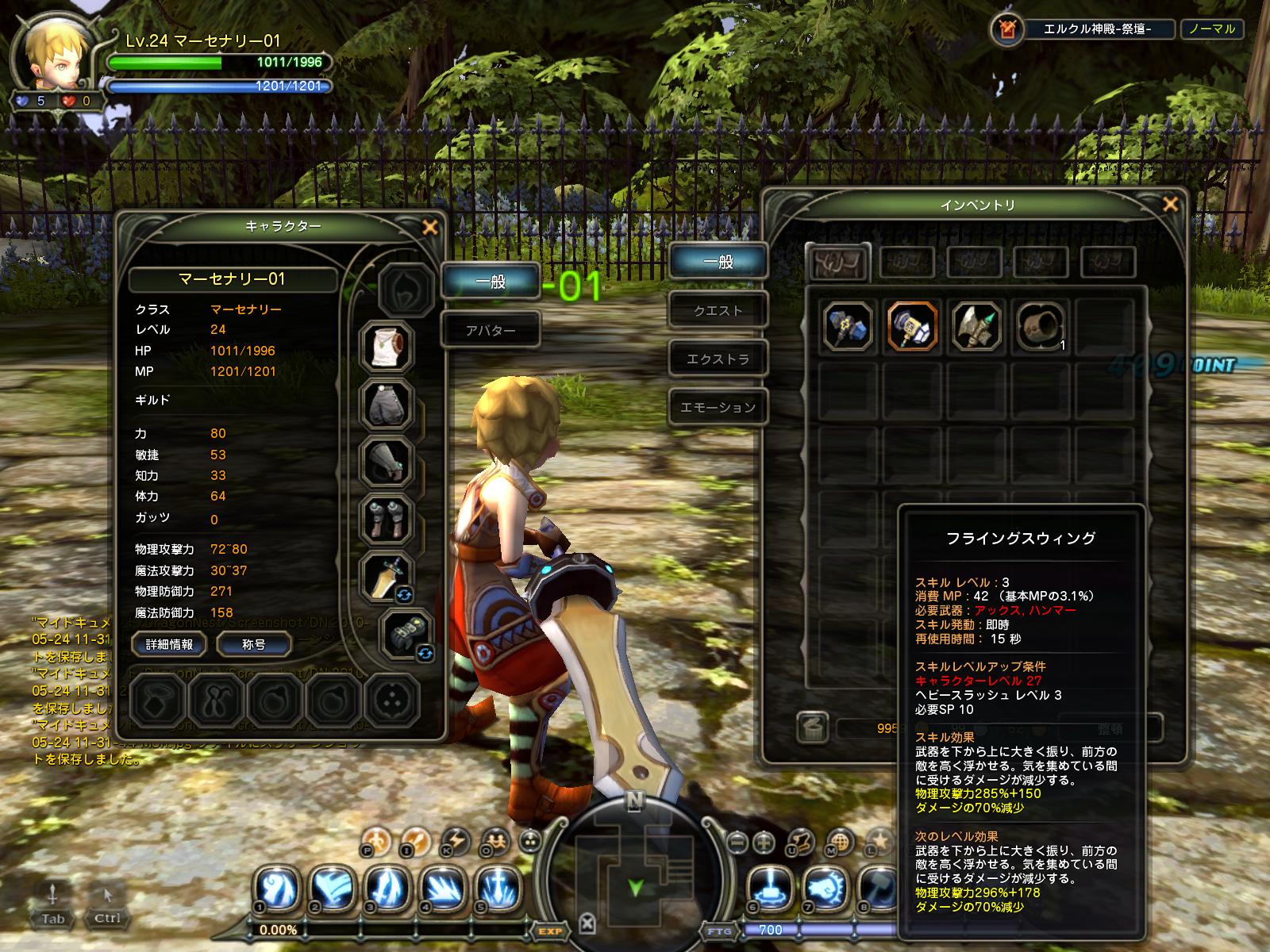The image size is (1270, 952).
Task: Click the equipped boots slot
Action: (x=387, y=520)
